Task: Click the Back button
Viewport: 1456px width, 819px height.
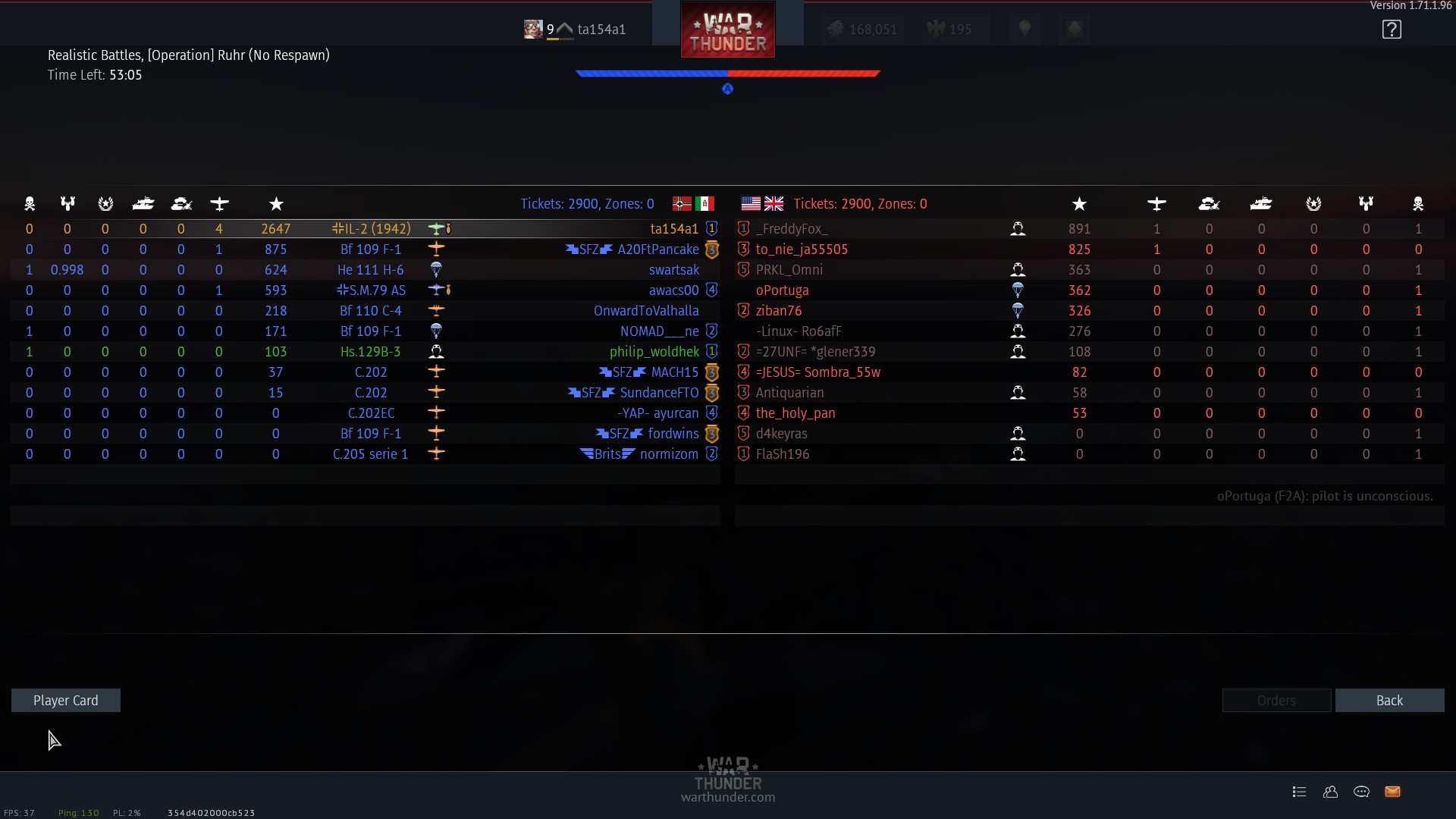Action: click(1390, 700)
